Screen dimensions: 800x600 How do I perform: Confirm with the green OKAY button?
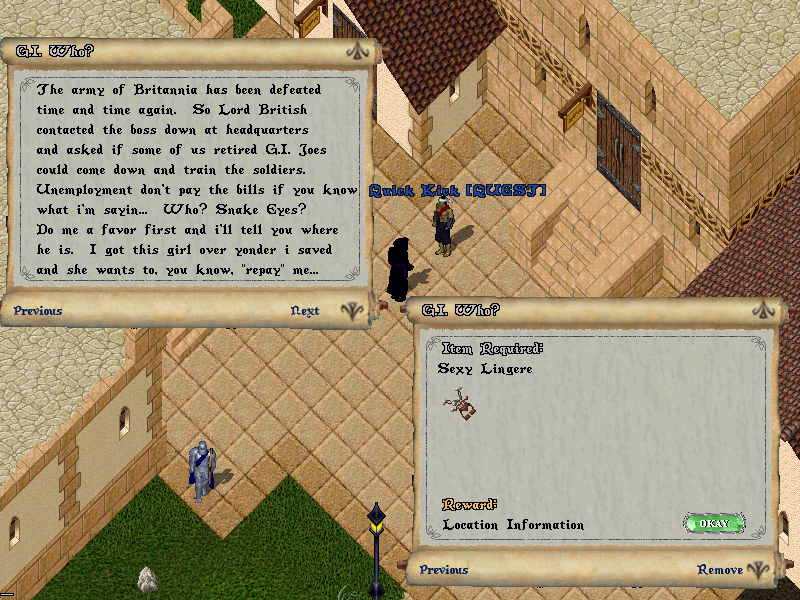click(714, 523)
